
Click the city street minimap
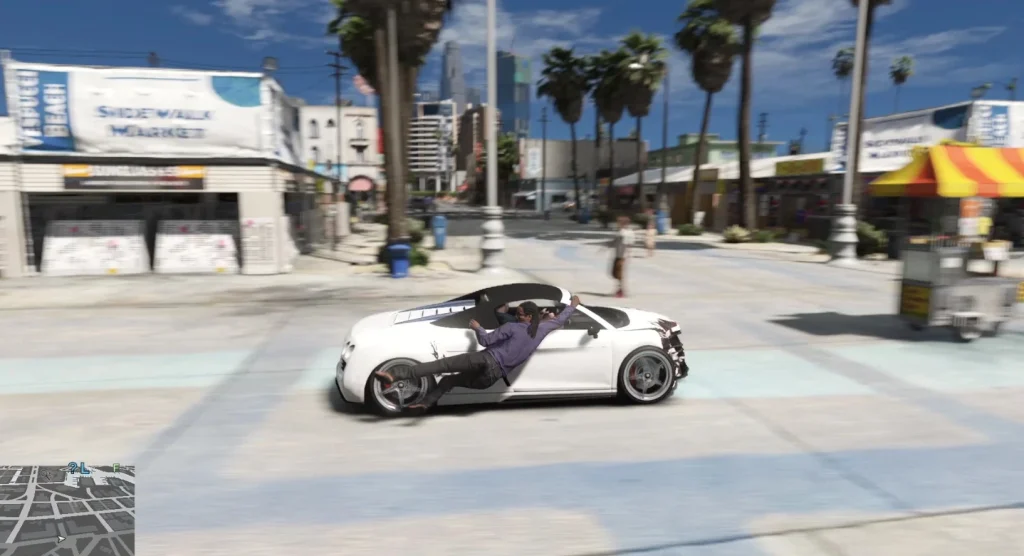(x=67, y=510)
